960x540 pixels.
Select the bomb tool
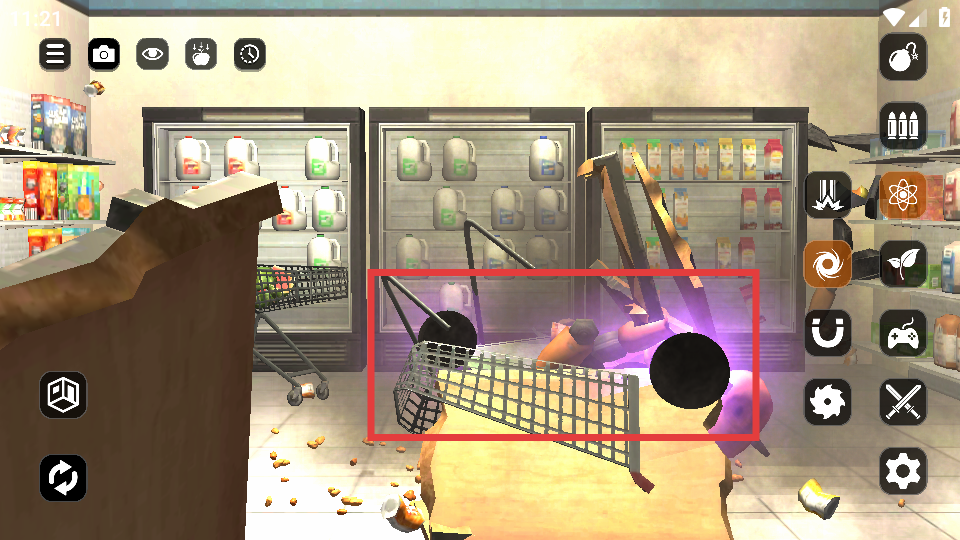click(903, 57)
